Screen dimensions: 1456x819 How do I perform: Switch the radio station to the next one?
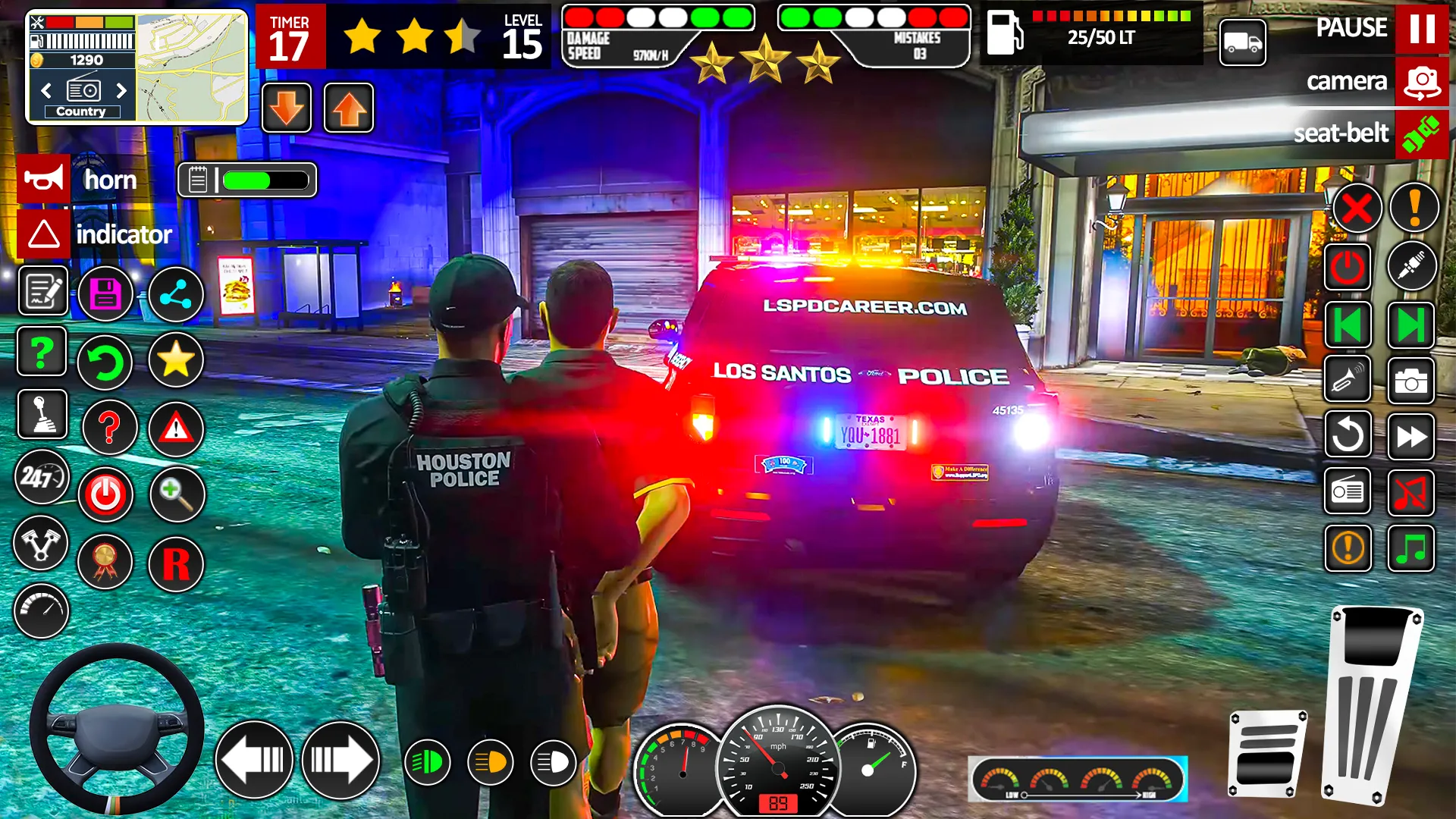(121, 91)
